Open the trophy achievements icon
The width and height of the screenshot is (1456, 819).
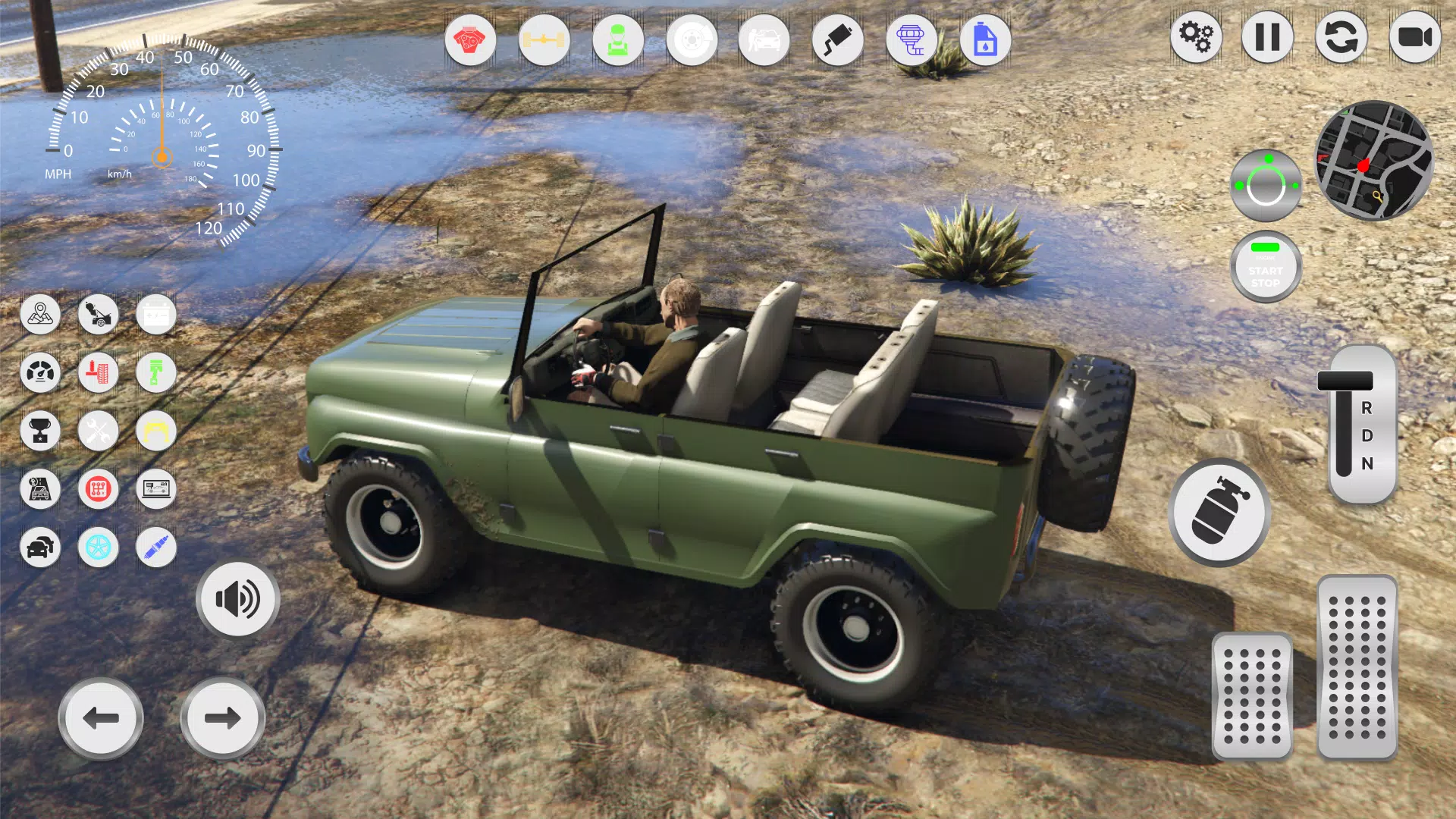(x=41, y=431)
